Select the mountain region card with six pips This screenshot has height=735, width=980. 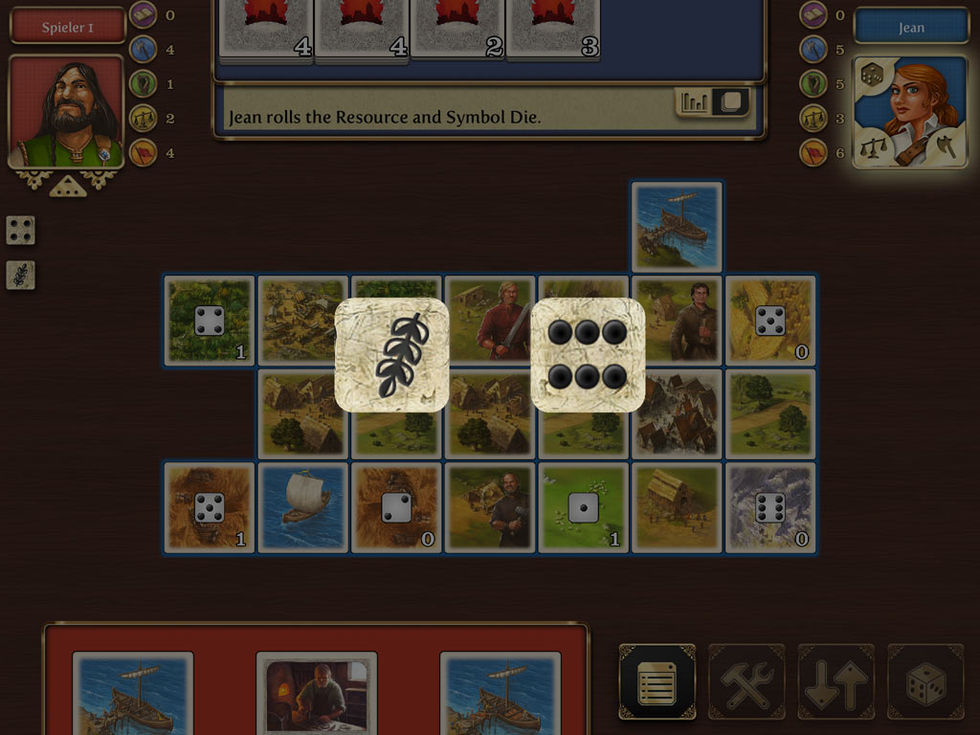(x=770, y=507)
